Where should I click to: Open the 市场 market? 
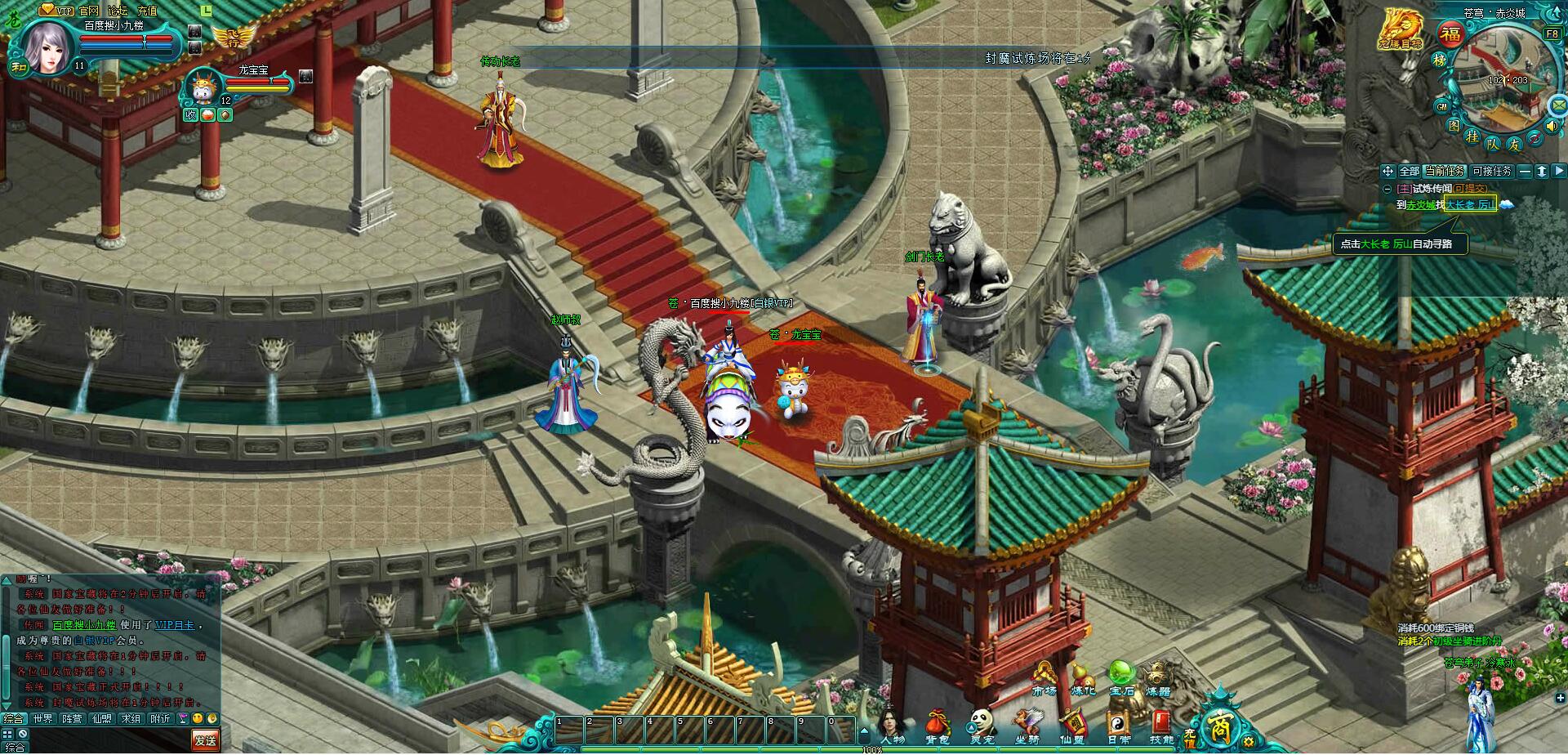[x=1045, y=679]
